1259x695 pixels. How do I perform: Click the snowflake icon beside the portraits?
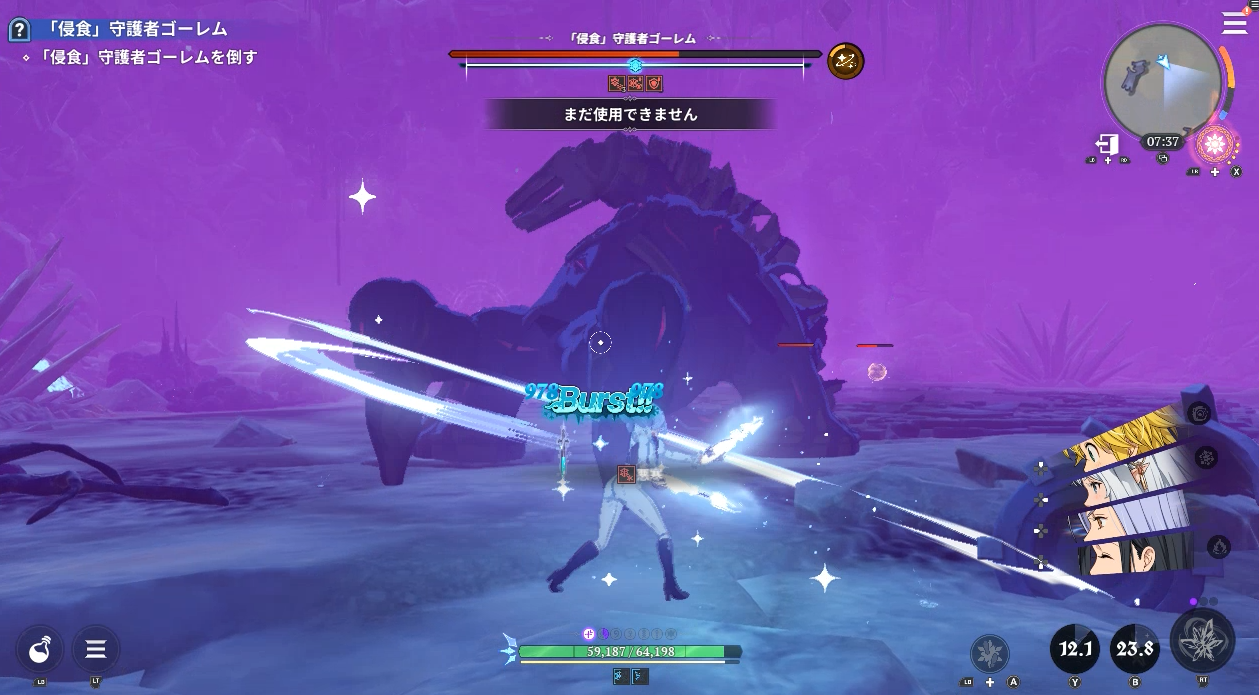[1207, 458]
